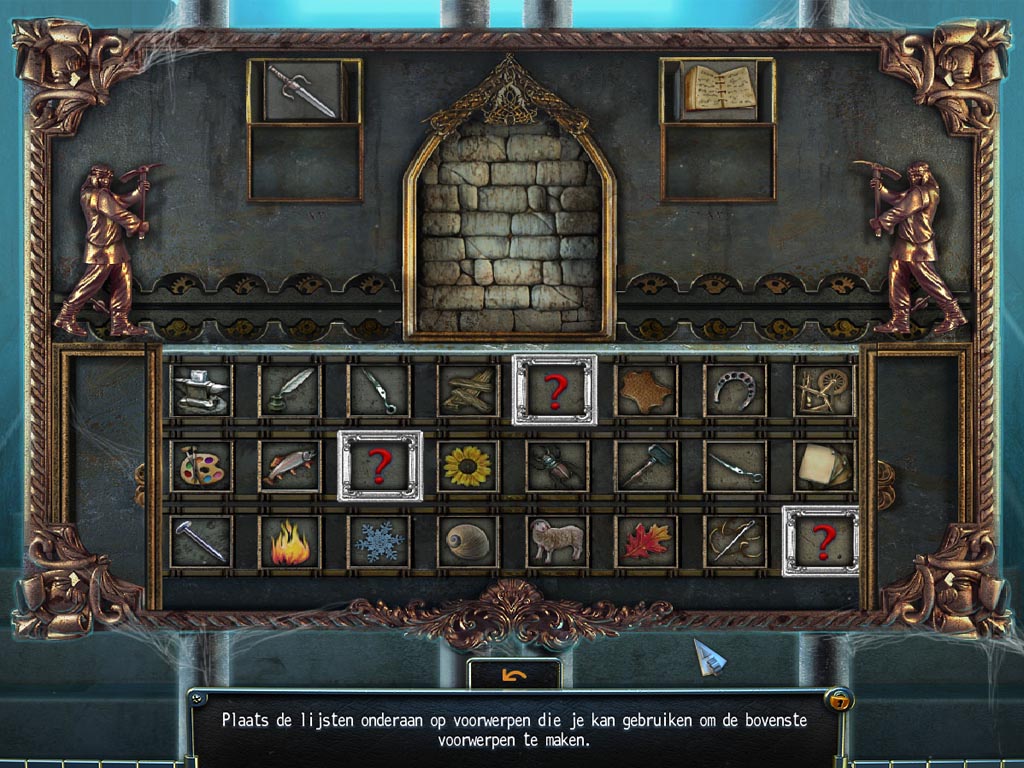Pick the paint palette tile
This screenshot has width=1024, height=768.
pyautogui.click(x=200, y=466)
